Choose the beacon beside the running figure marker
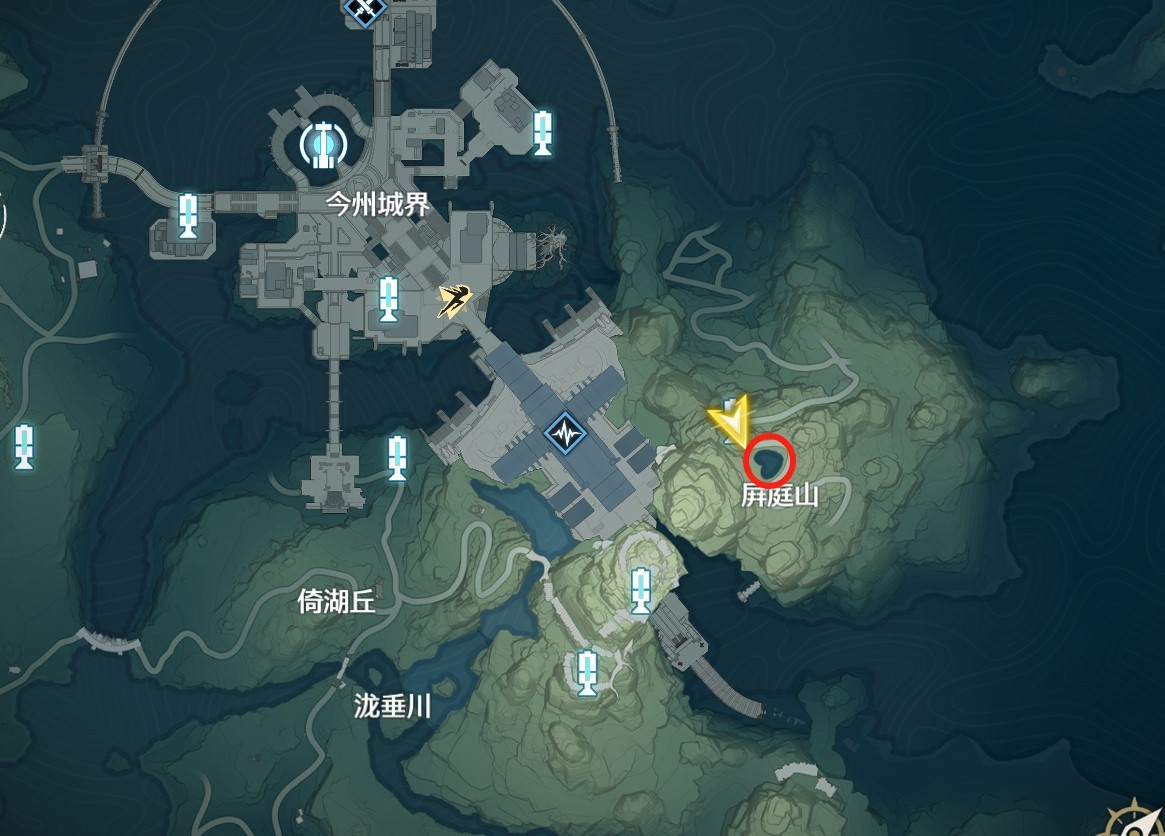The image size is (1165, 836). [x=389, y=298]
